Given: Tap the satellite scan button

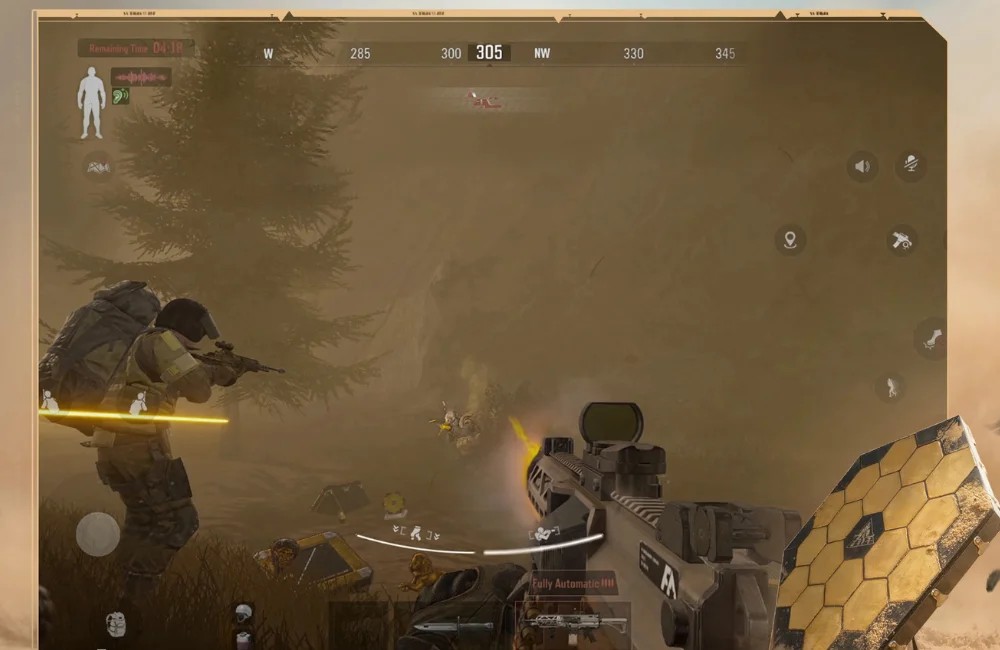Looking at the screenshot, I should pyautogui.click(x=902, y=240).
